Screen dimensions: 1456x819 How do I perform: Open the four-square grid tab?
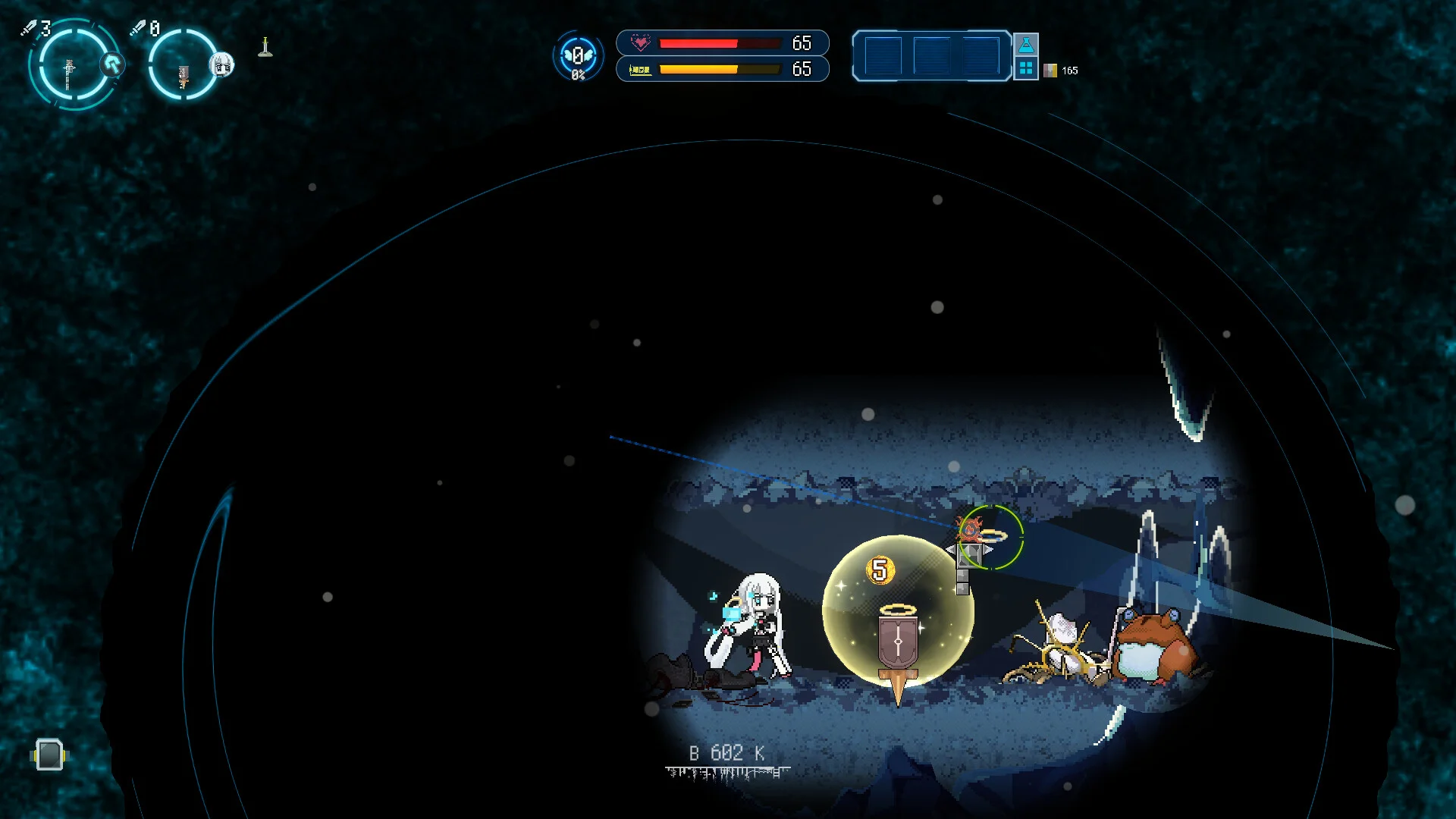click(1026, 68)
